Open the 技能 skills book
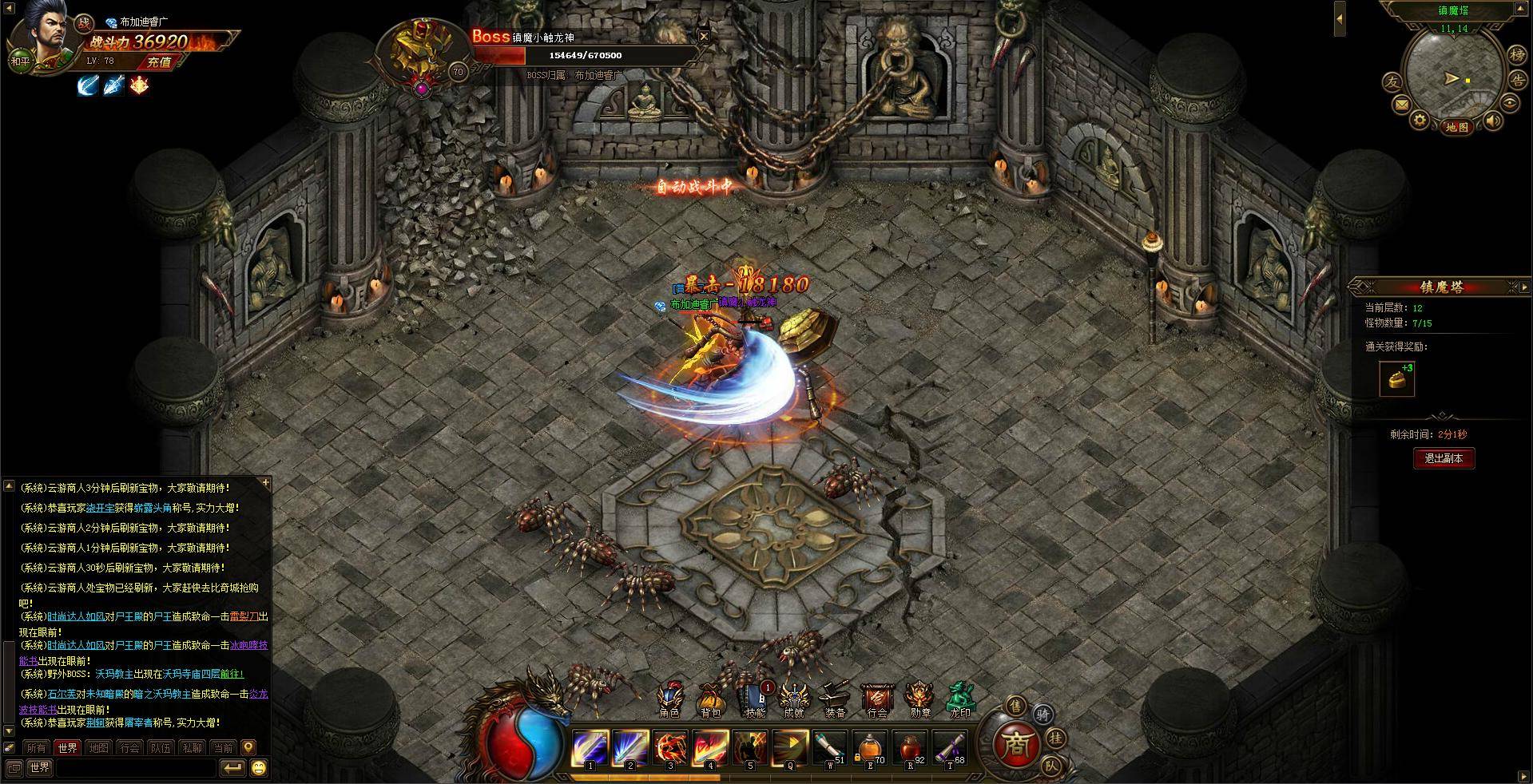The width and height of the screenshot is (1533, 784). coord(753,701)
